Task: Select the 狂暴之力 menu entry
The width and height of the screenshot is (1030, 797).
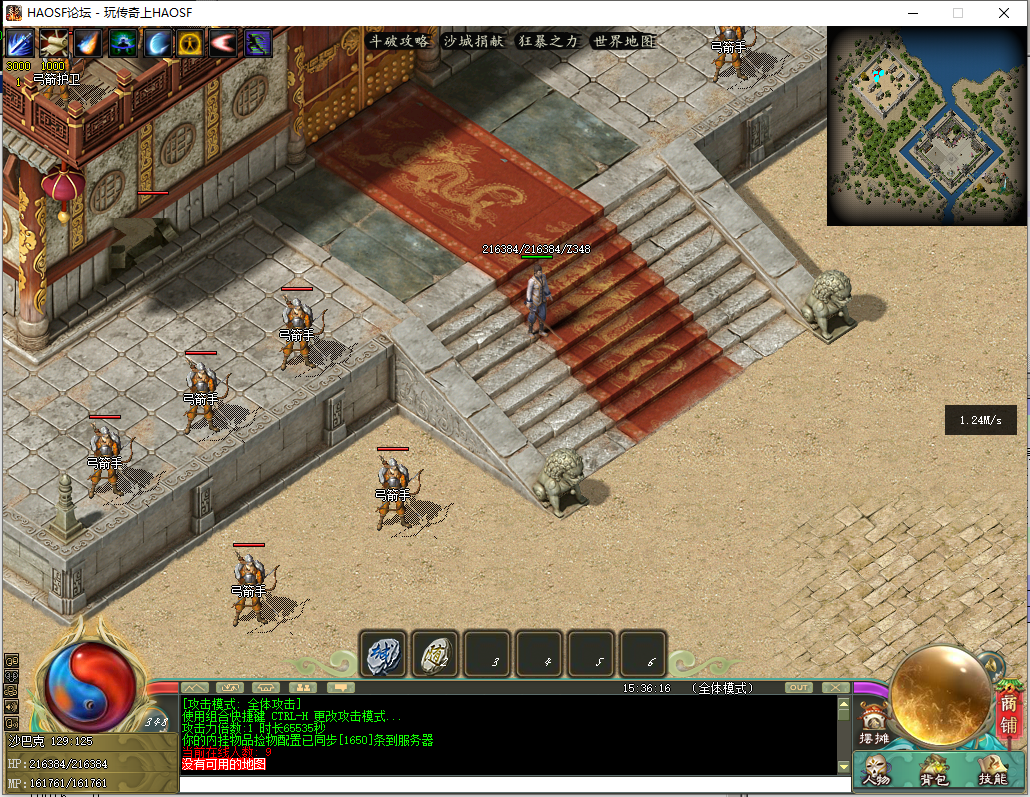Action: pyautogui.click(x=548, y=41)
